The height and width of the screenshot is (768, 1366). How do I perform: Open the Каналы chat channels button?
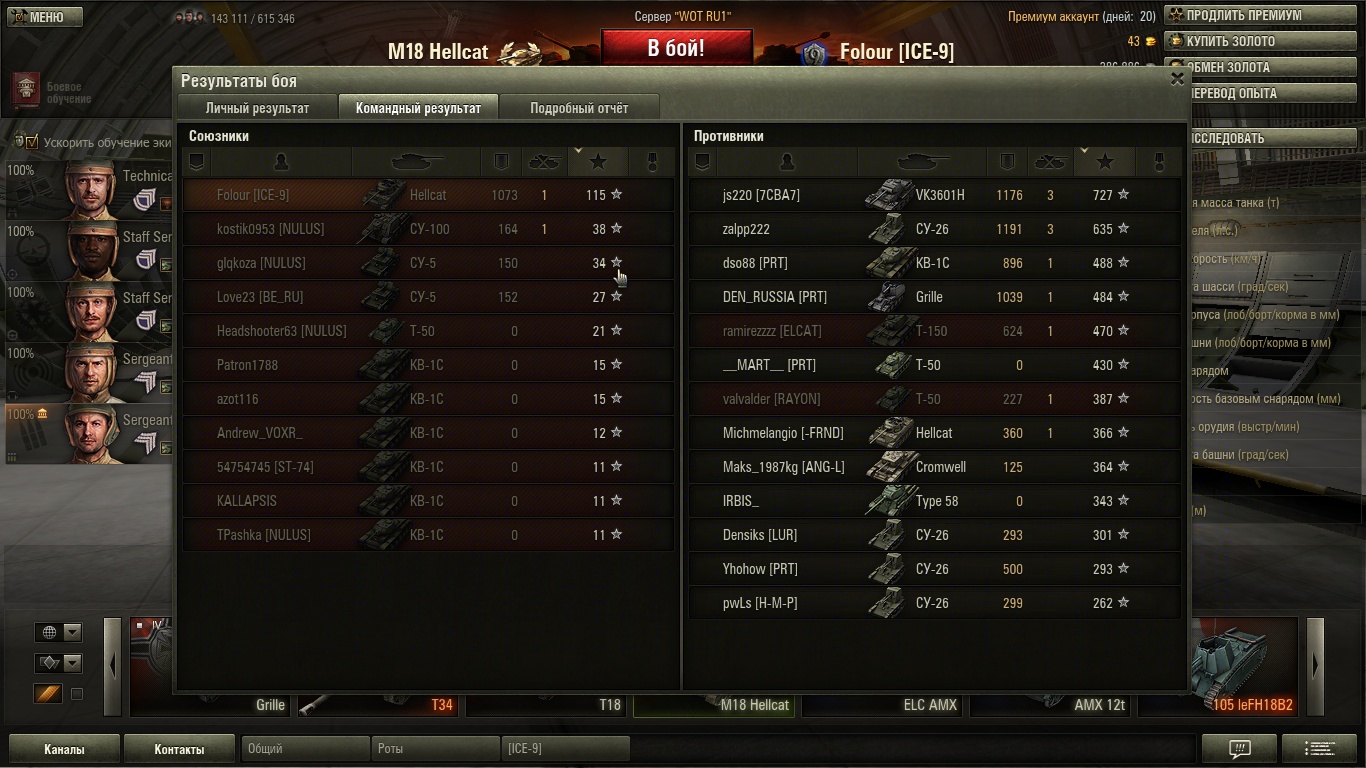pyautogui.click(x=64, y=749)
